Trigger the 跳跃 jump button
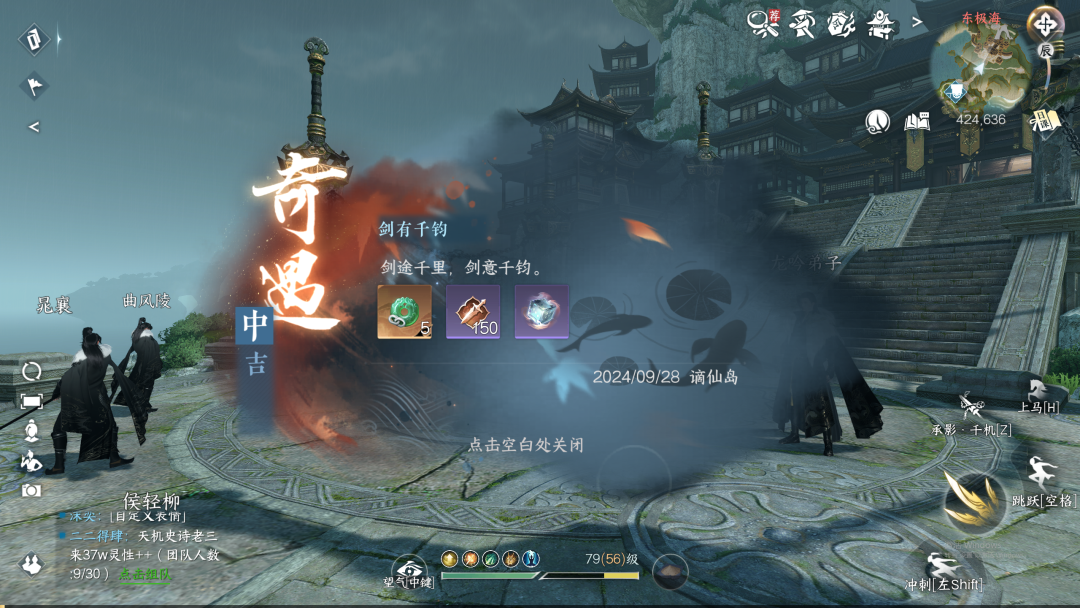Image resolution: width=1080 pixels, height=608 pixels. pos(1040,478)
